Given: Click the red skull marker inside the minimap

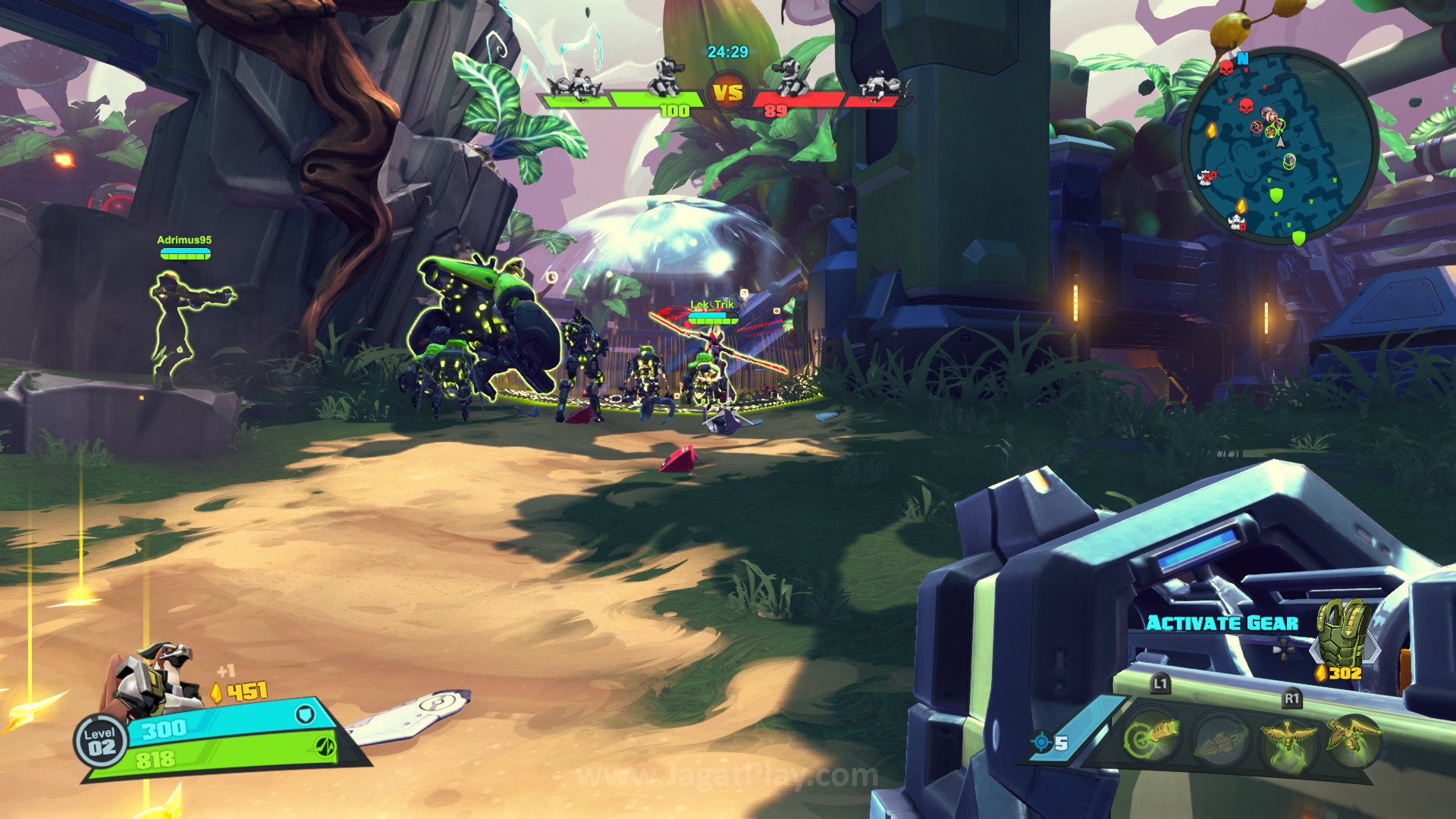Looking at the screenshot, I should coord(1245,105).
